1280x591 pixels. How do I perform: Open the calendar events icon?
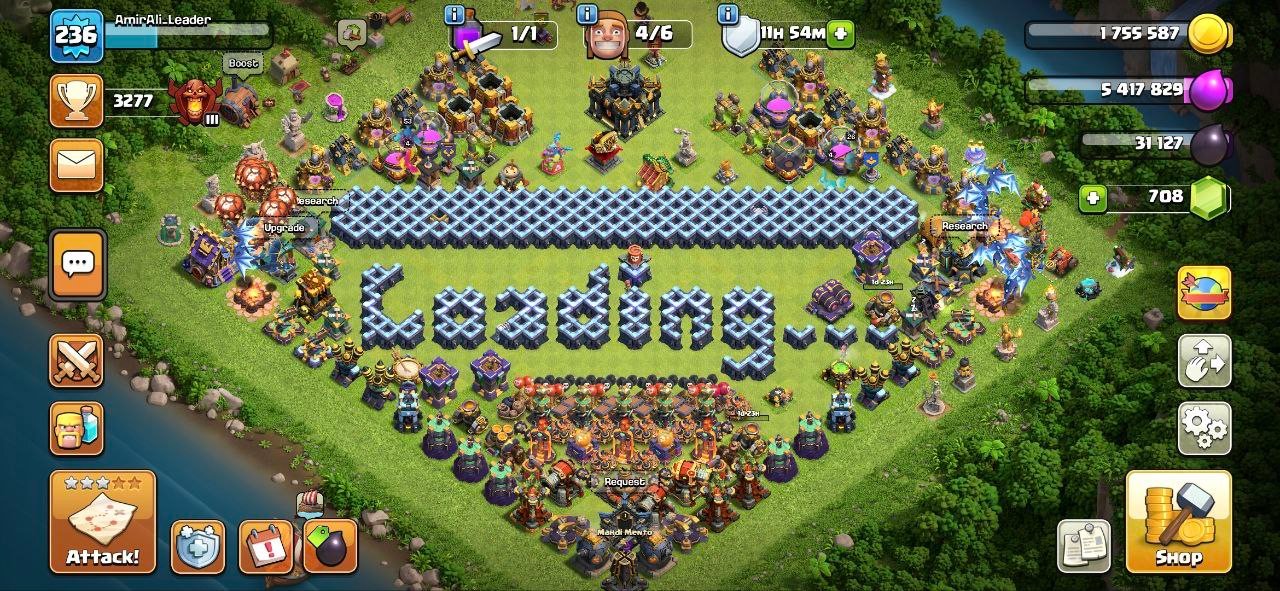[265, 547]
